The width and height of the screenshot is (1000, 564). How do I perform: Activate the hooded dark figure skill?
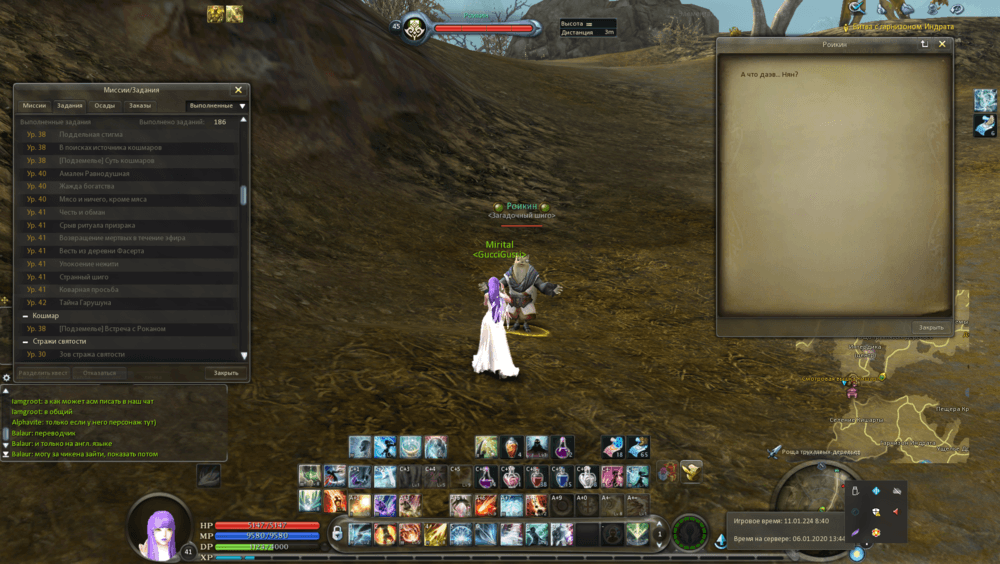(x=538, y=447)
